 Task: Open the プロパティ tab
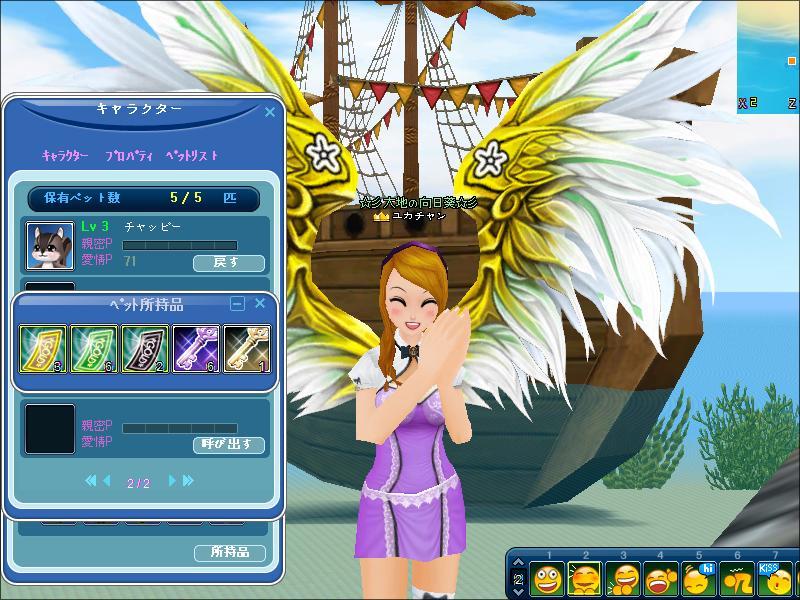point(126,156)
